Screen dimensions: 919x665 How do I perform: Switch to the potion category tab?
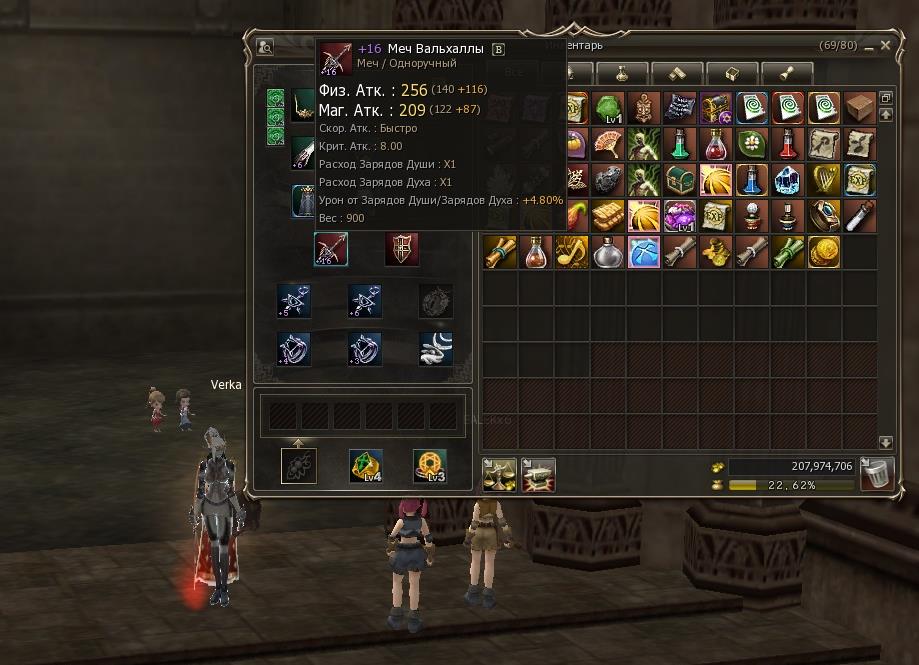click(624, 73)
